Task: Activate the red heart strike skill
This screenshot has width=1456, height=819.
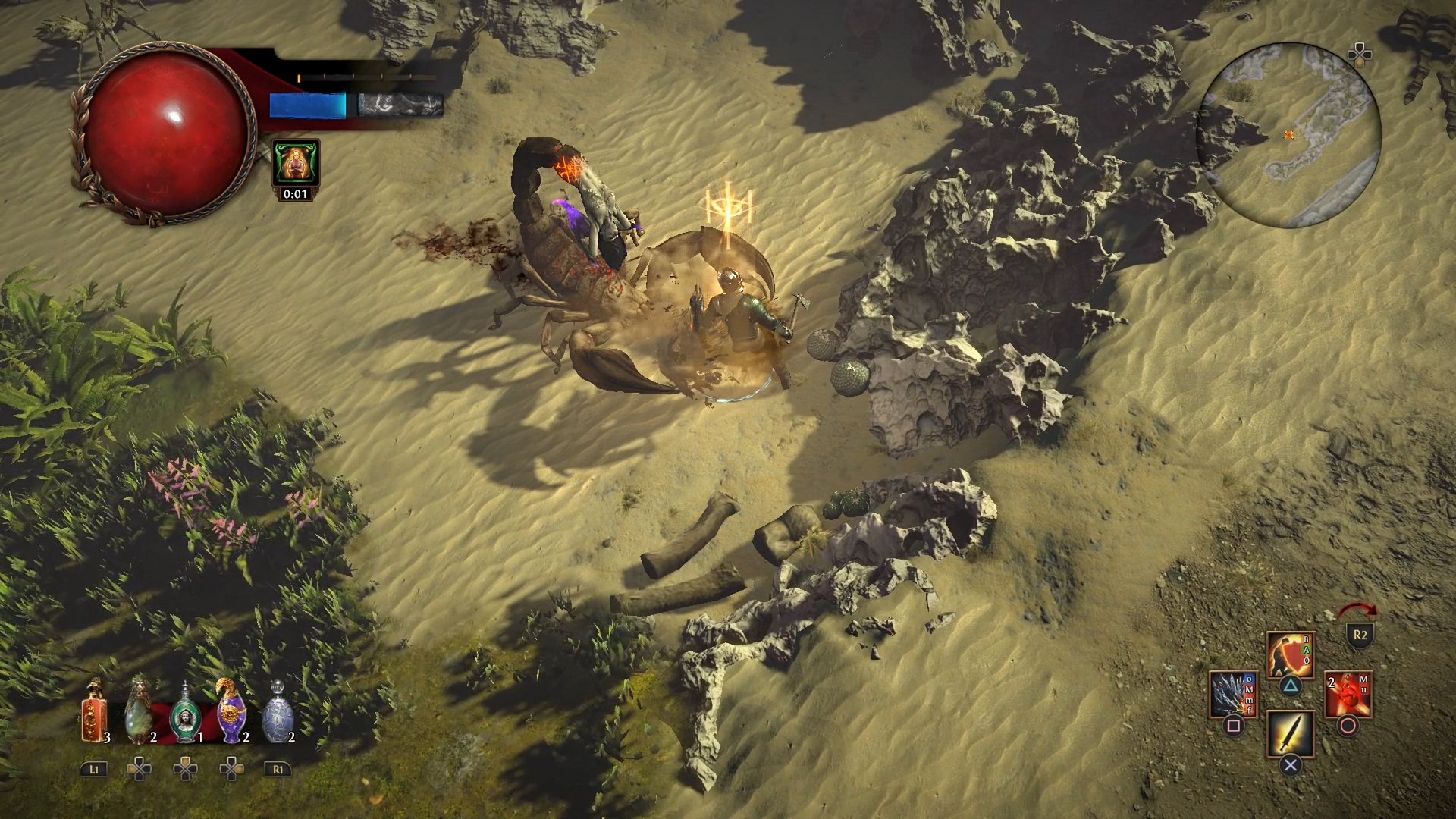Action: (x=1348, y=694)
